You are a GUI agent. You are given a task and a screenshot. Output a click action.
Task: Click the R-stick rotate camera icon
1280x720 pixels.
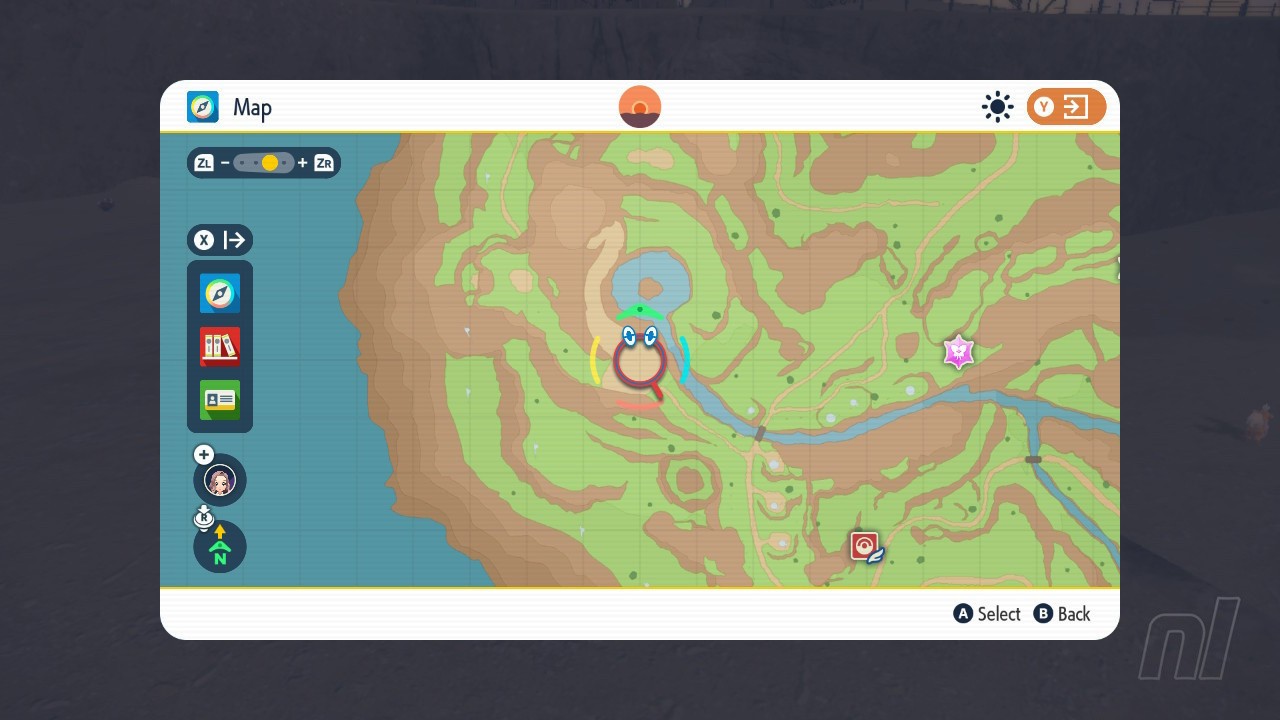coord(204,517)
